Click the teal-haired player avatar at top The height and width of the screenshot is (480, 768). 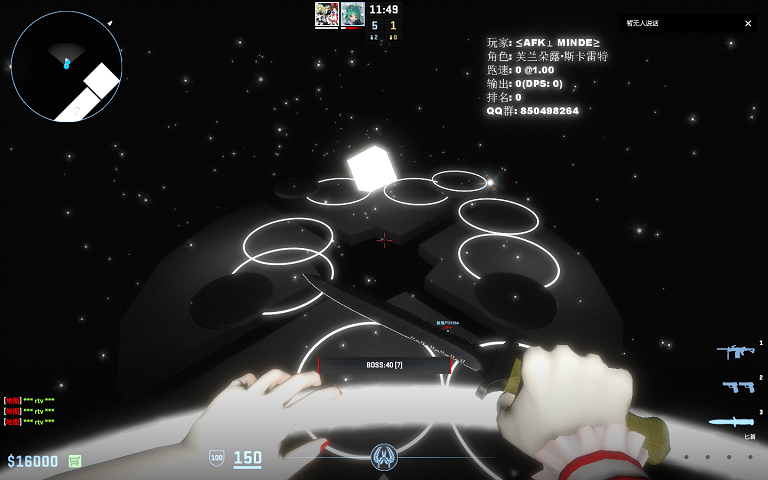[x=352, y=14]
